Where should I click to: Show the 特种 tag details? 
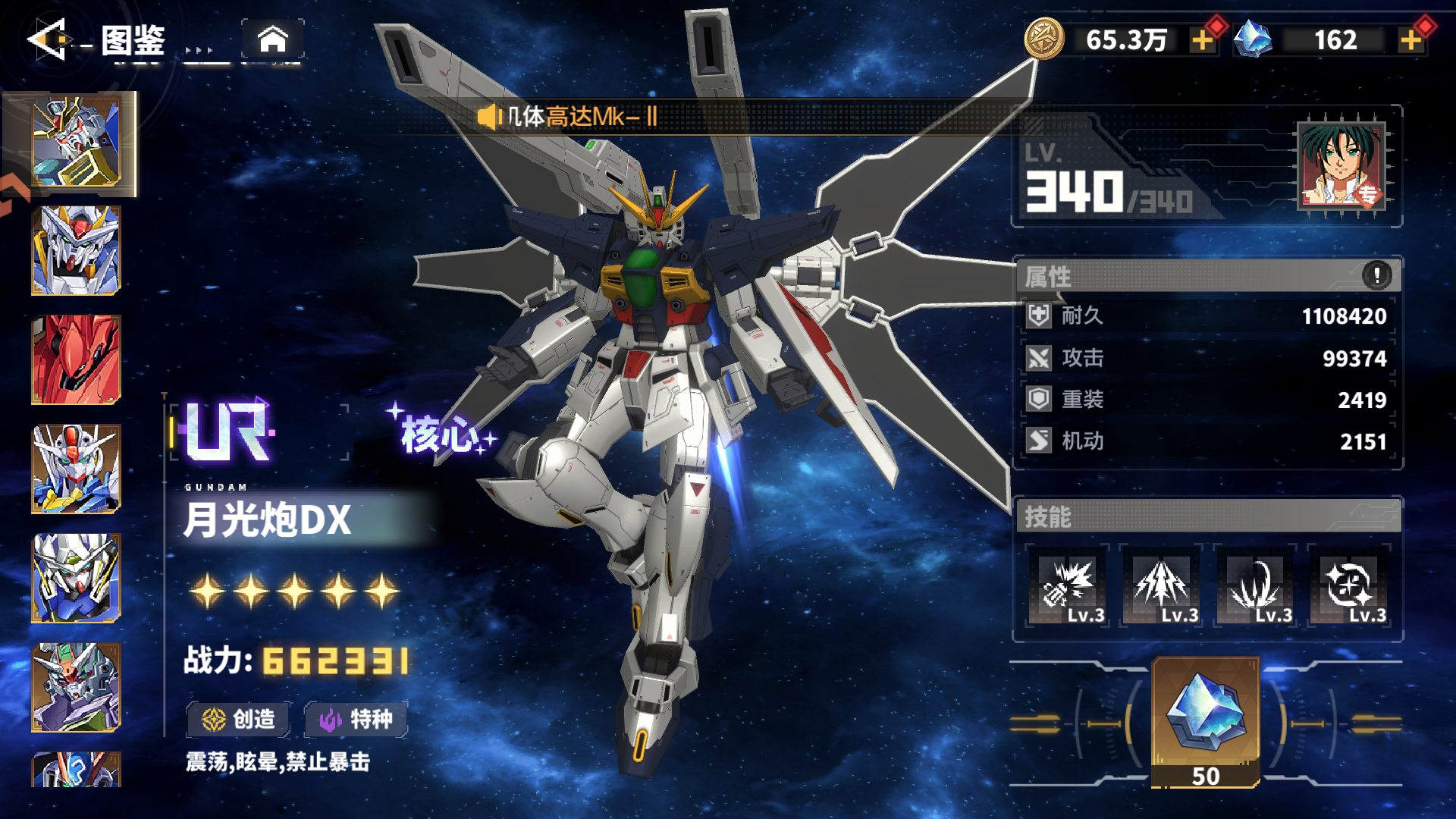click(x=356, y=719)
